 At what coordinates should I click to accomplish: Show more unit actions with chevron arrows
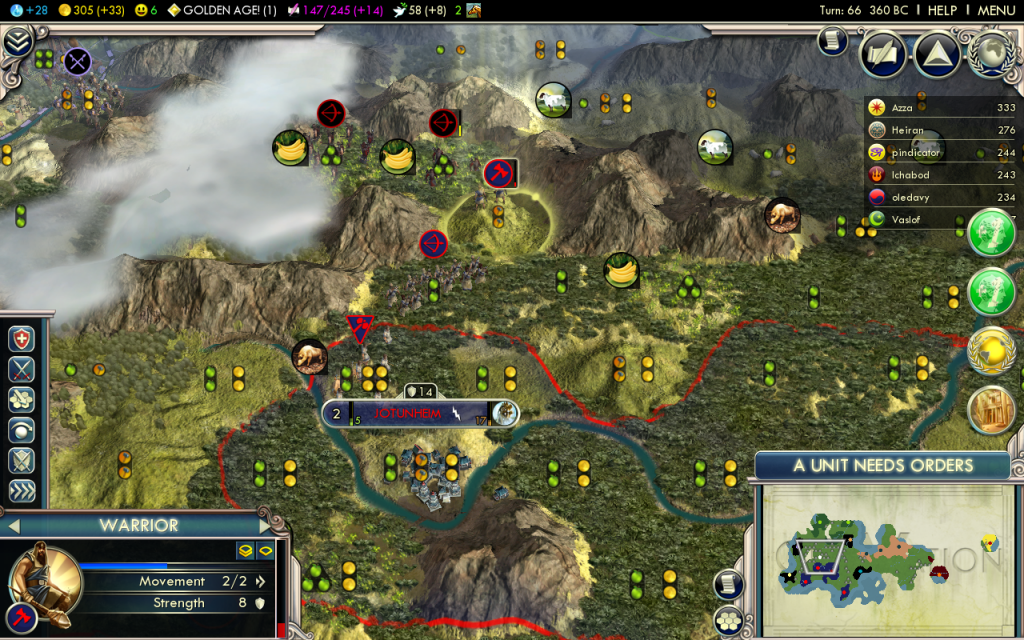pyautogui.click(x=22, y=491)
